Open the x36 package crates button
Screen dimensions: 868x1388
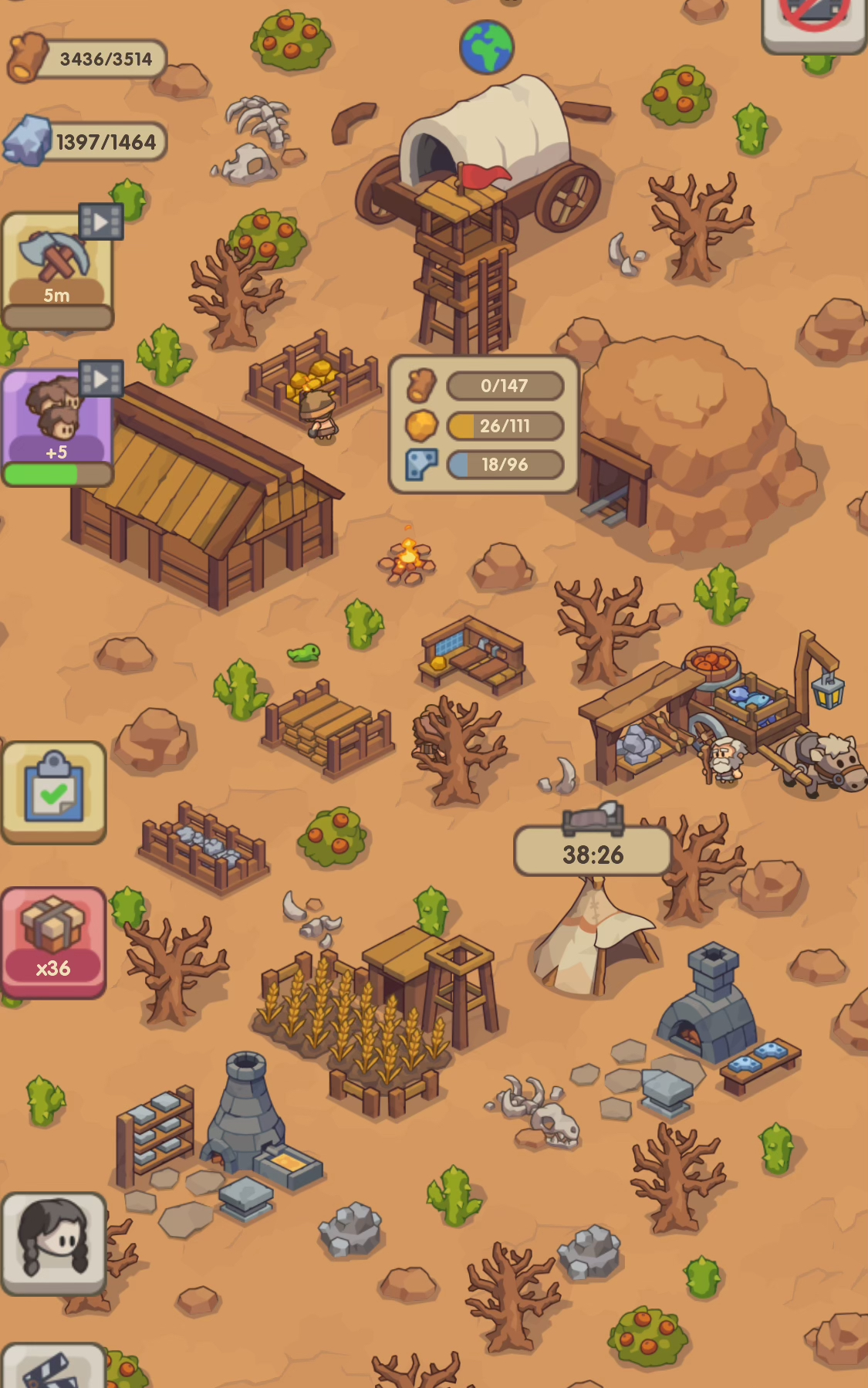[x=53, y=942]
